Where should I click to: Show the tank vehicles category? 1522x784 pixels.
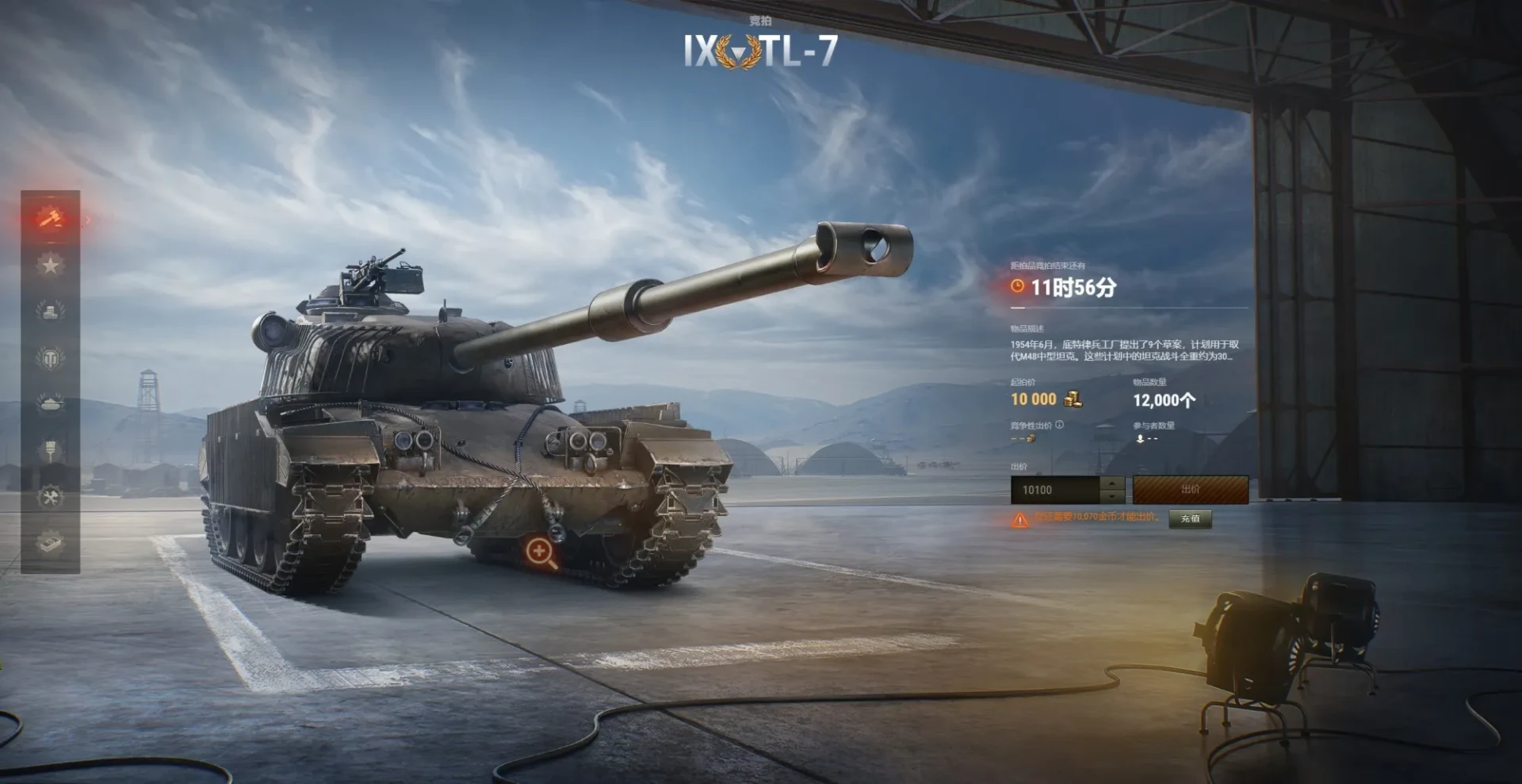click(x=51, y=404)
